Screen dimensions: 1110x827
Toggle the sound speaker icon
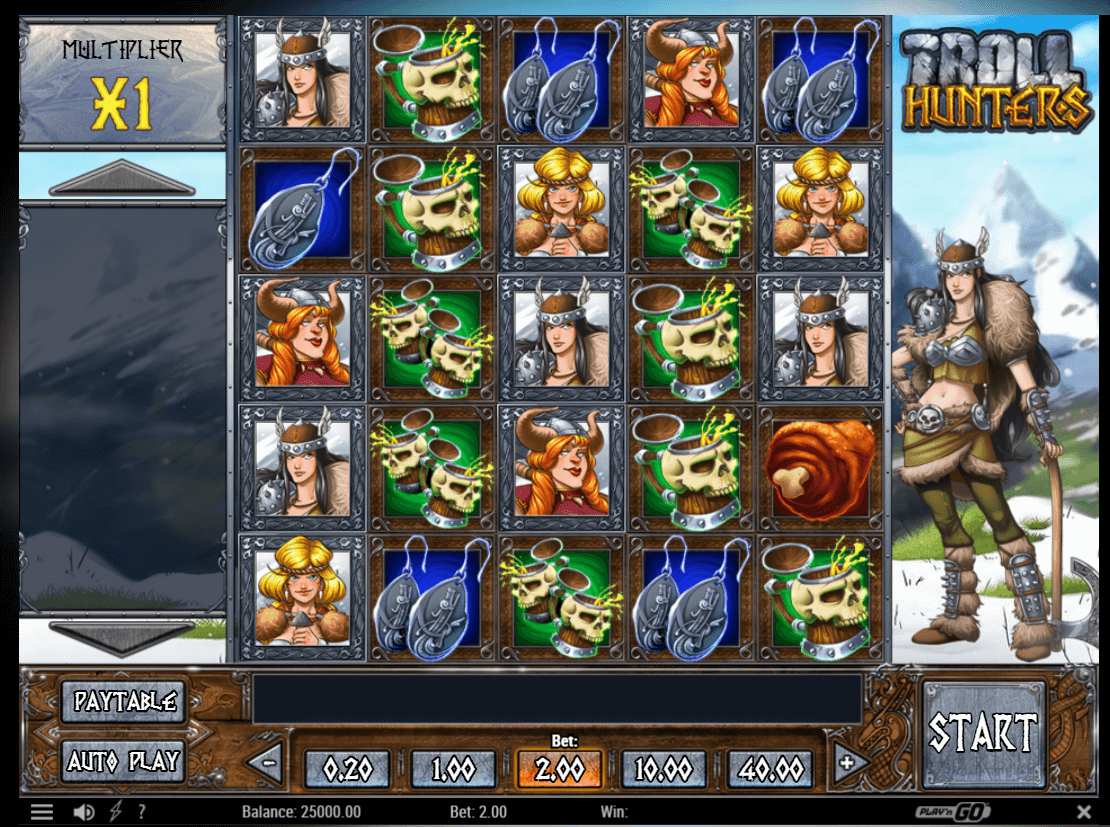(x=85, y=812)
